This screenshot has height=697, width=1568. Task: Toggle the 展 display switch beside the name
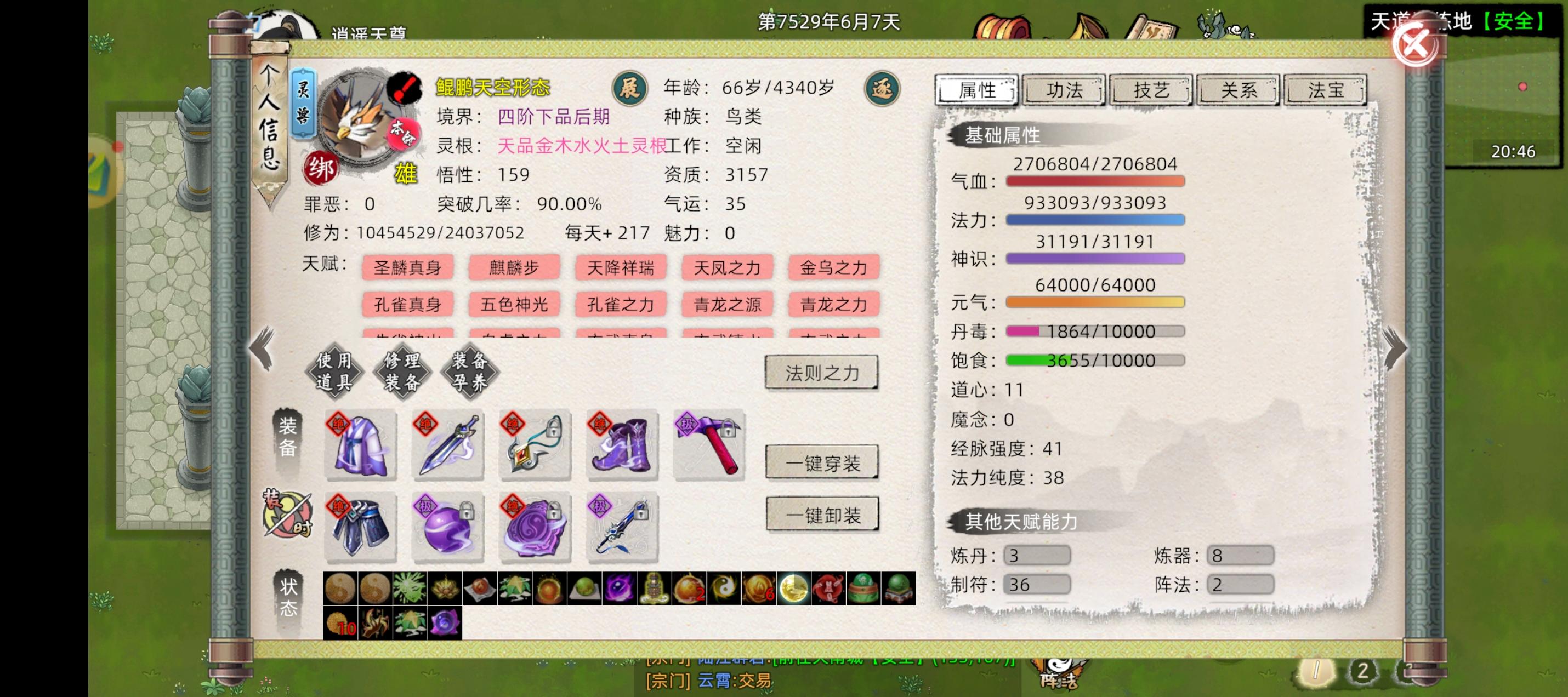(x=631, y=88)
